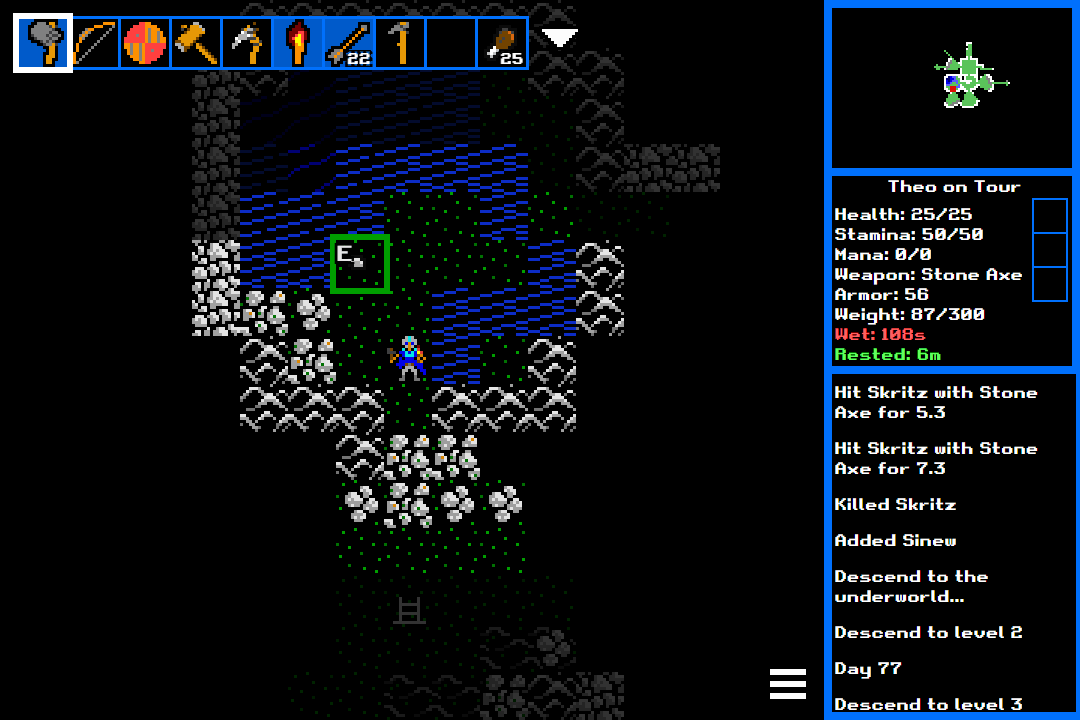Expand the hotbar with the white arrow
The height and width of the screenshot is (720, 1080).
[559, 38]
